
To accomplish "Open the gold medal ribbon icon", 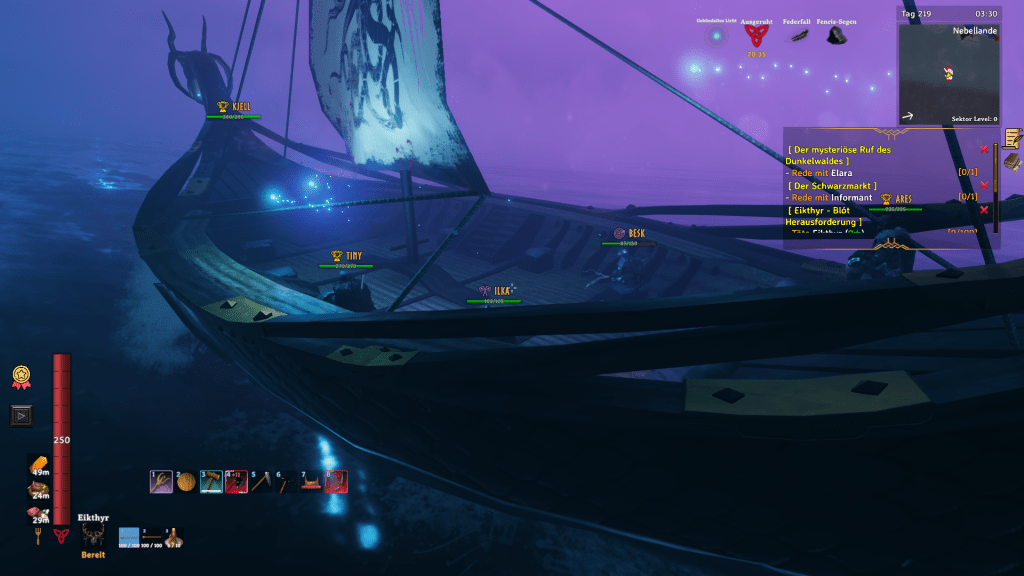I will click(x=21, y=377).
